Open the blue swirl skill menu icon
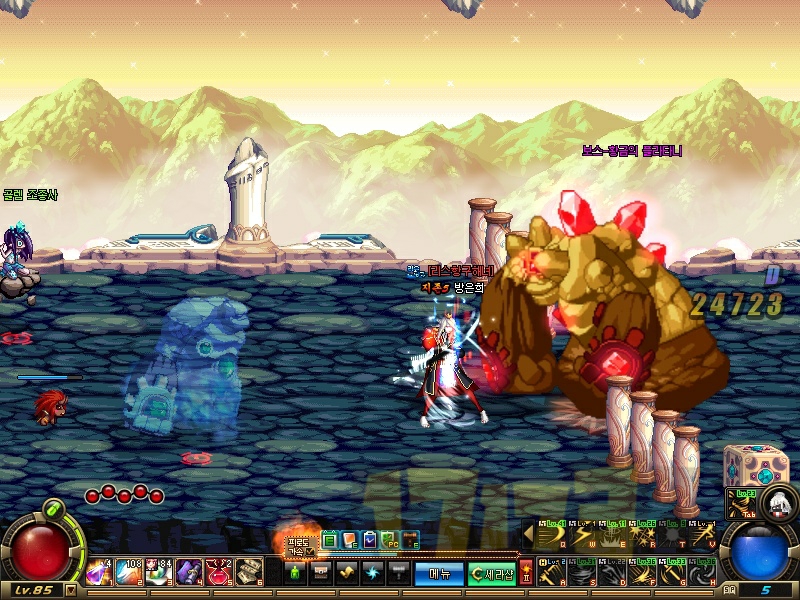 pos(373,573)
